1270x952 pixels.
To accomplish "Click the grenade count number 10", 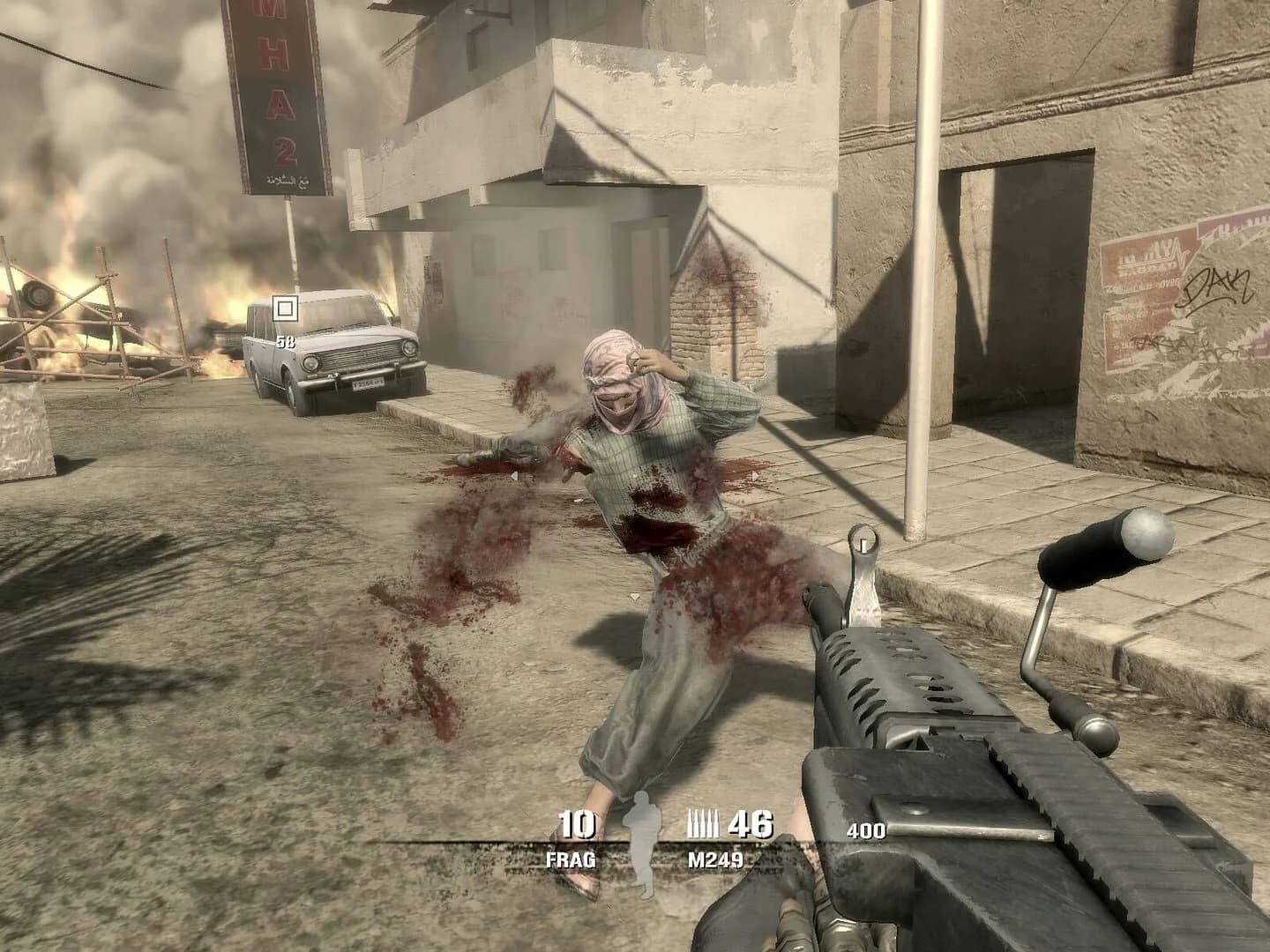I will click(575, 824).
